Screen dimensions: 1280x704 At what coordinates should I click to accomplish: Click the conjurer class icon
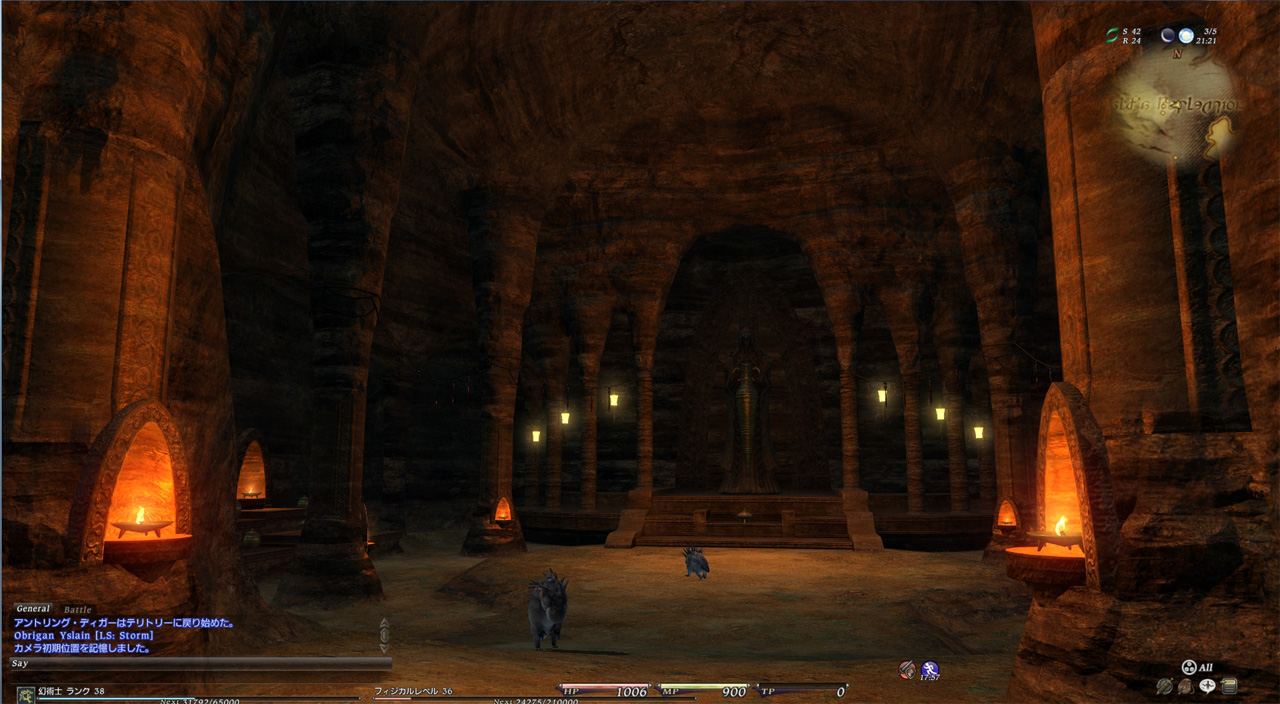tap(25, 693)
